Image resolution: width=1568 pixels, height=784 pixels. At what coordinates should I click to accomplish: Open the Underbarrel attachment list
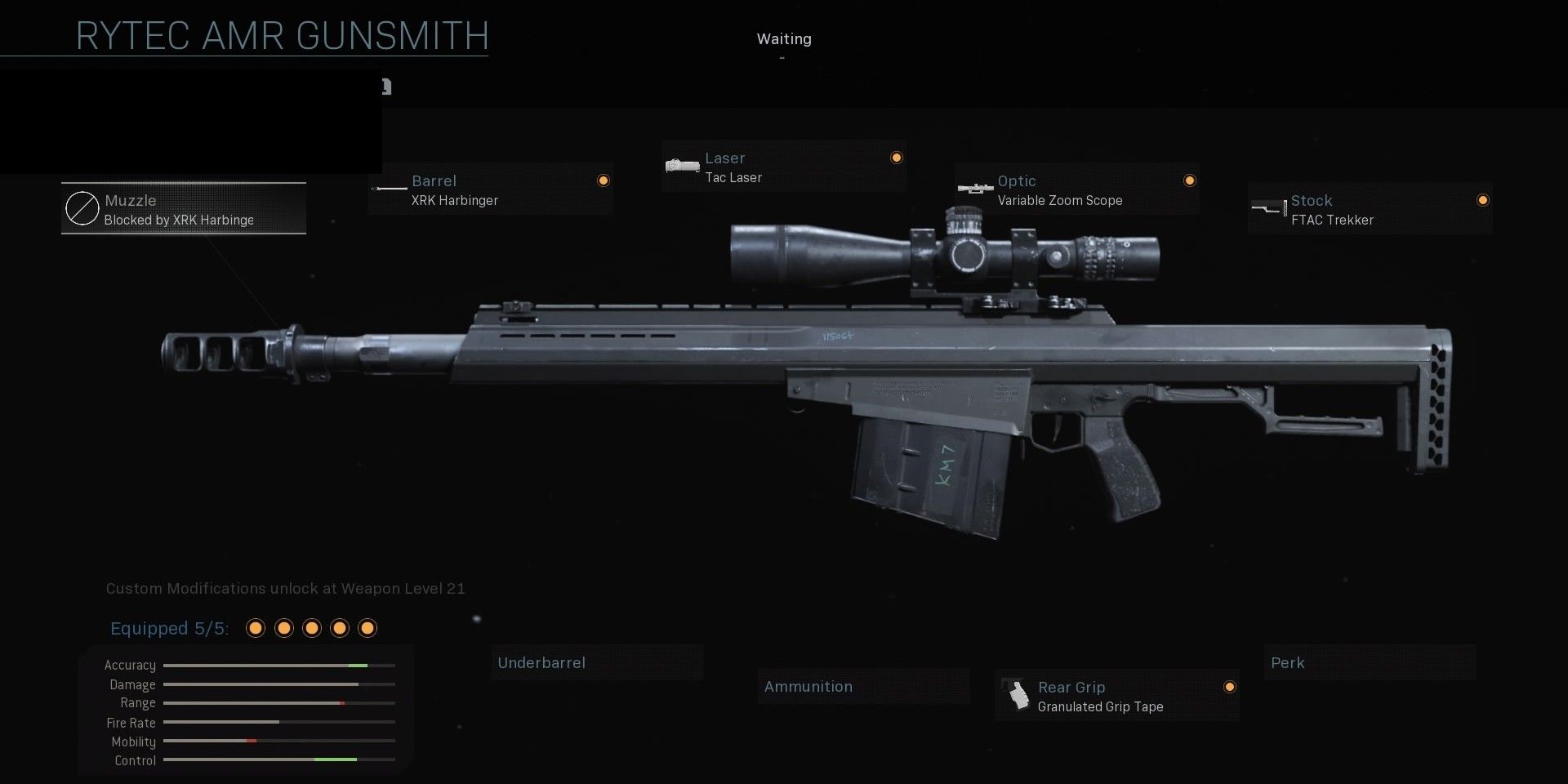597,662
